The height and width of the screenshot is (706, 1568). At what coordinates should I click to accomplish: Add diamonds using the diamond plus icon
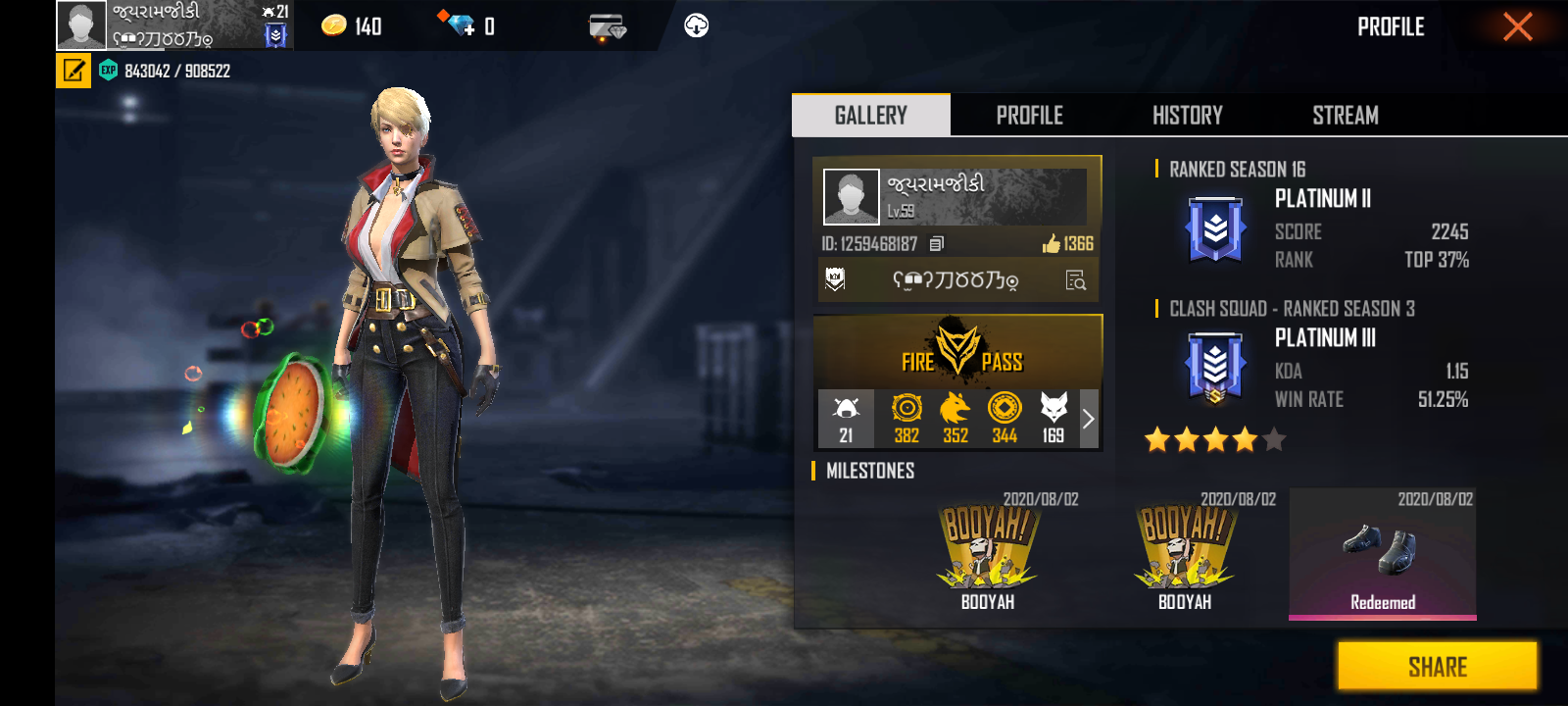457,25
